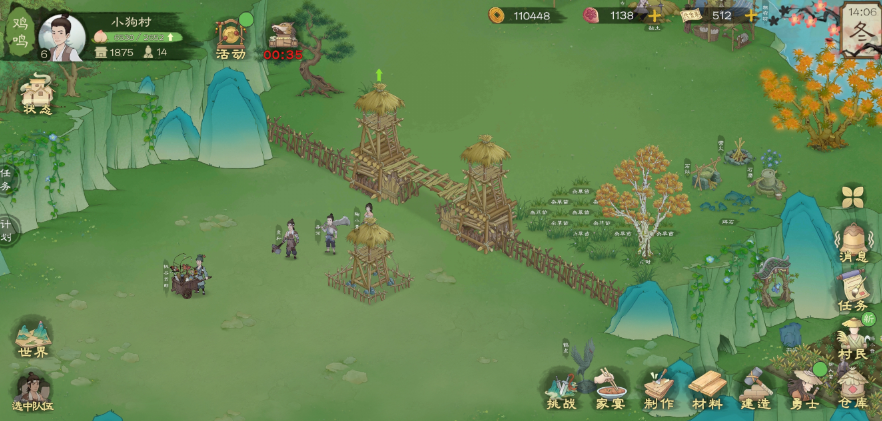Open the 状态 status house icon
This screenshot has height=421, width=882.
[37, 93]
